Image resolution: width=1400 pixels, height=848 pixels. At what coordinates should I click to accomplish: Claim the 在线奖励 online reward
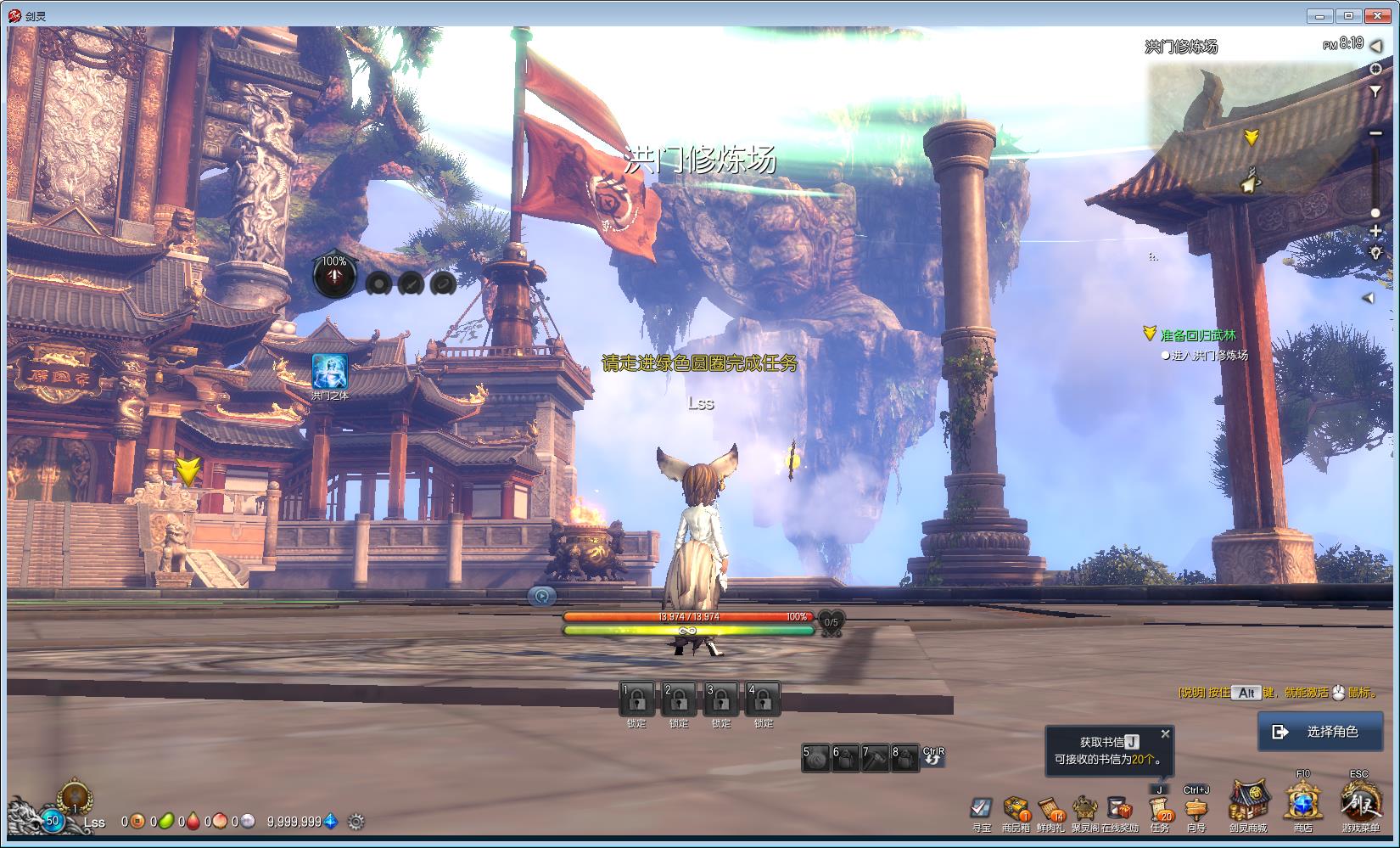coord(1119,809)
